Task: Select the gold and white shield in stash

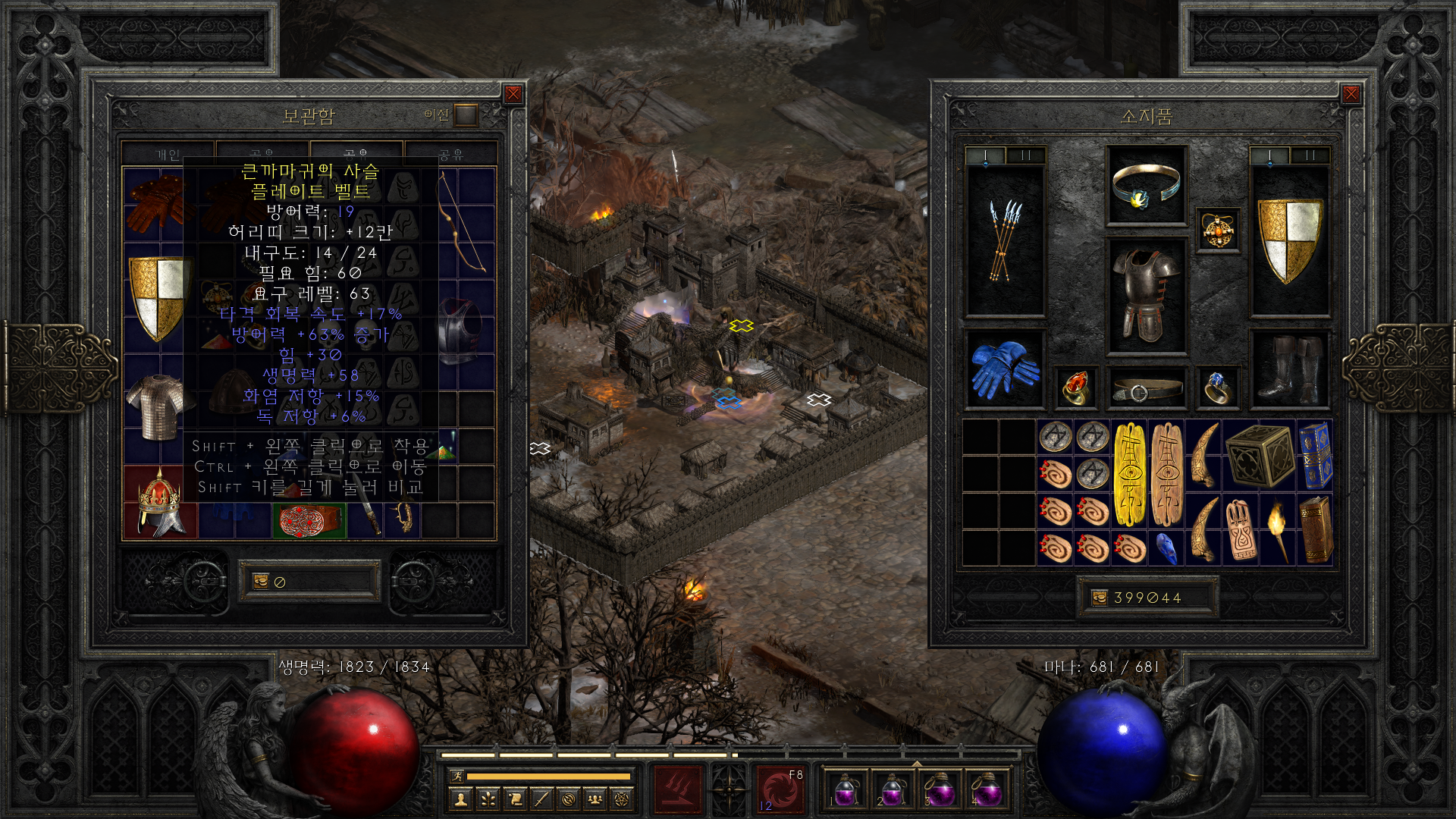Action: pos(158,297)
